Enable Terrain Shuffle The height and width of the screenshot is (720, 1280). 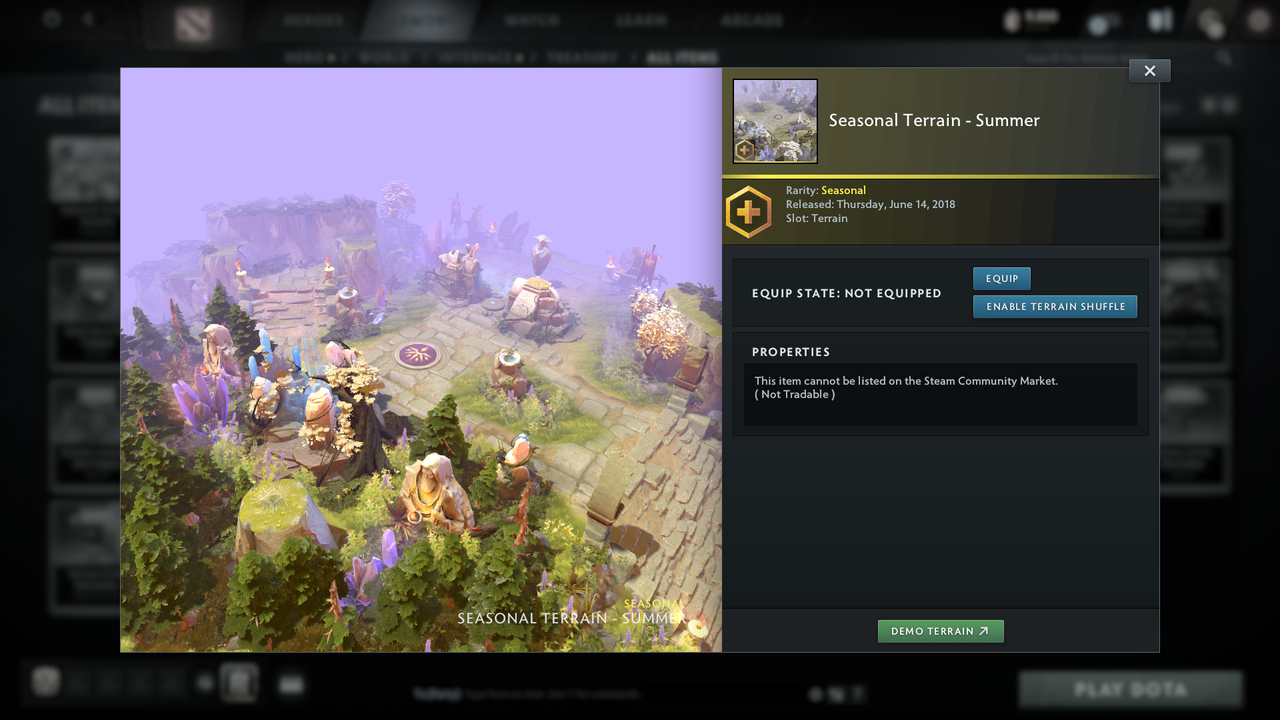point(1055,306)
